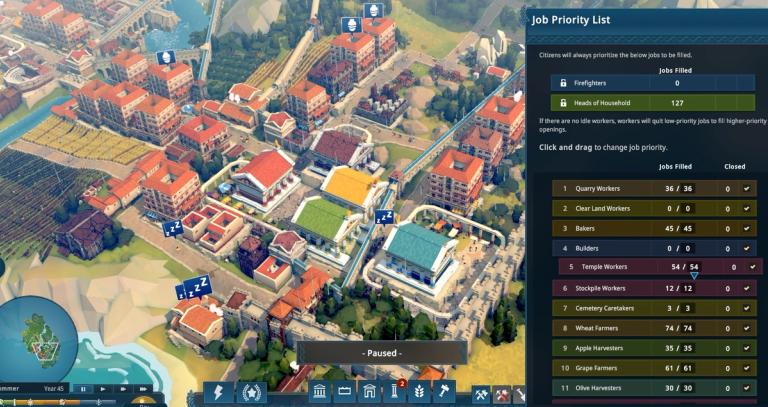Toggle the Bakers closed checkbox
Image resolution: width=768 pixels, height=407 pixels.
(x=746, y=228)
